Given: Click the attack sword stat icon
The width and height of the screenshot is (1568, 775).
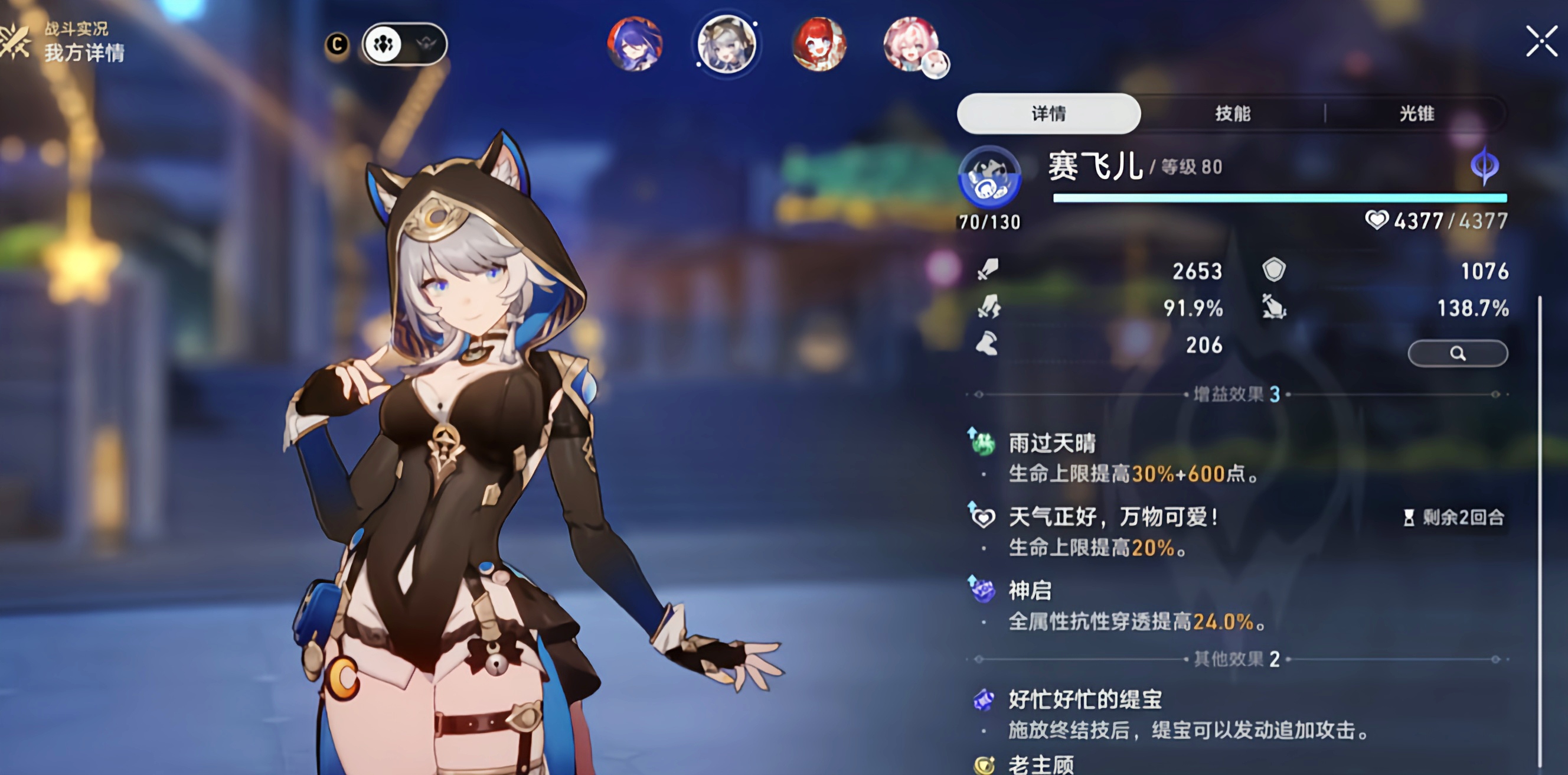Looking at the screenshot, I should point(988,270).
